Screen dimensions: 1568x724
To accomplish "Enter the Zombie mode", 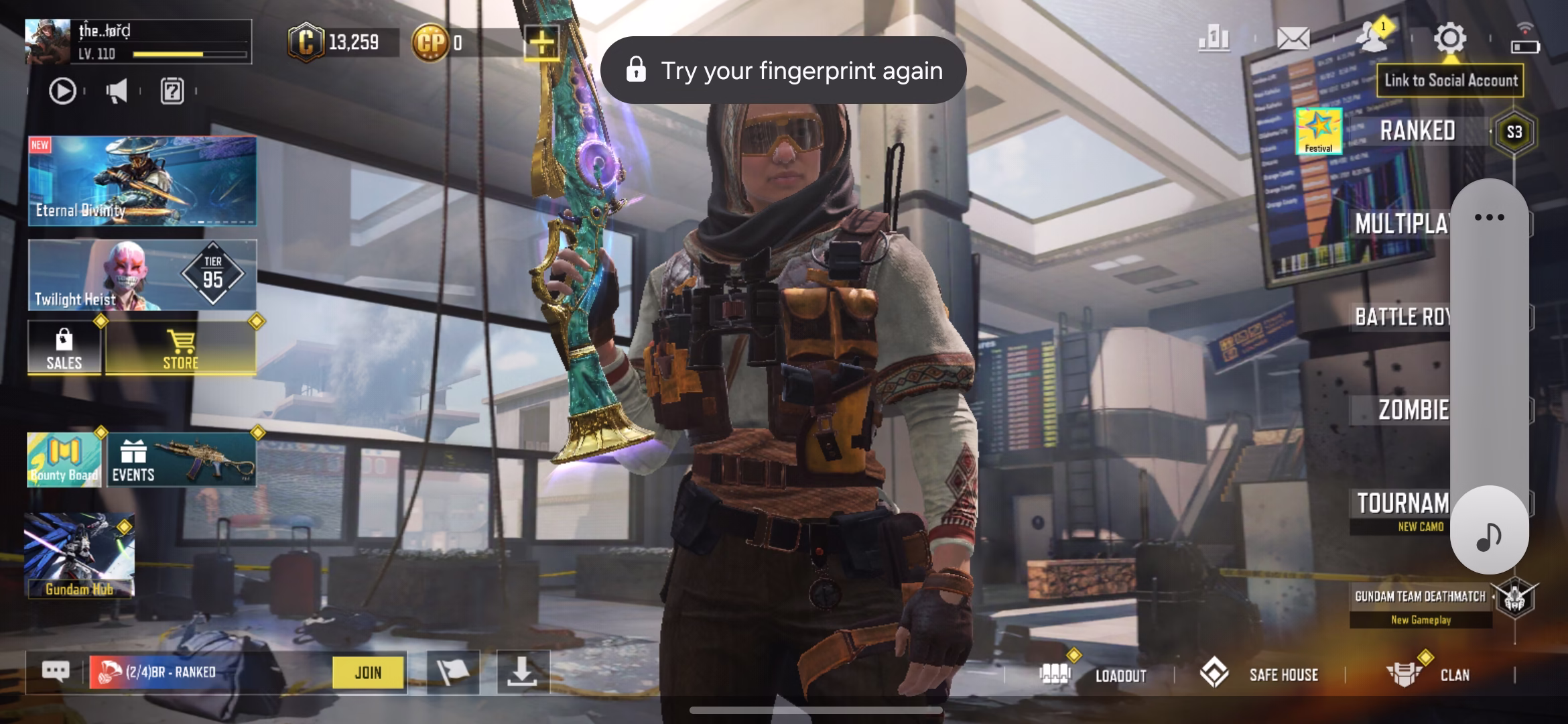I will tap(1413, 410).
